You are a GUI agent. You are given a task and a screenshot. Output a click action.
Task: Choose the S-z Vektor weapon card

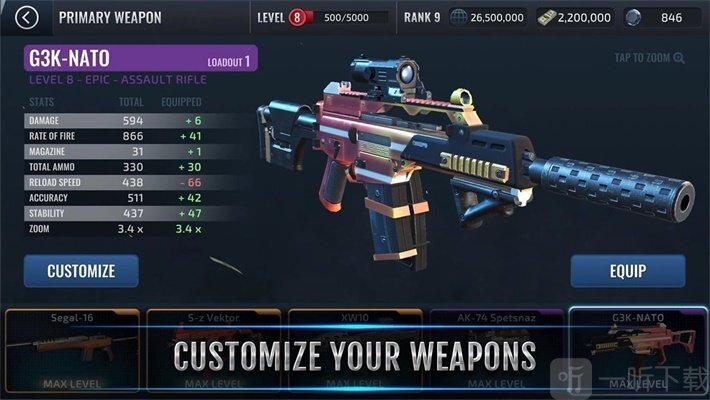click(x=212, y=350)
